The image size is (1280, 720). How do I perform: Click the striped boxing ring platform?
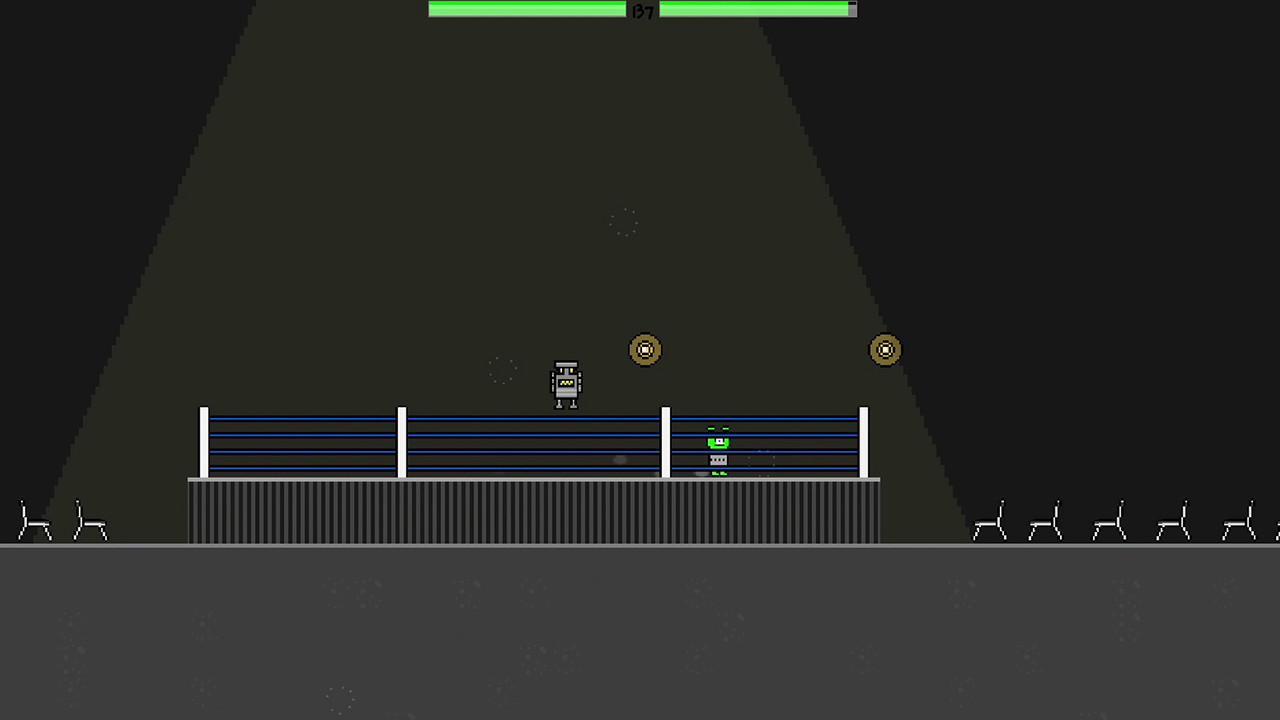coord(535,510)
